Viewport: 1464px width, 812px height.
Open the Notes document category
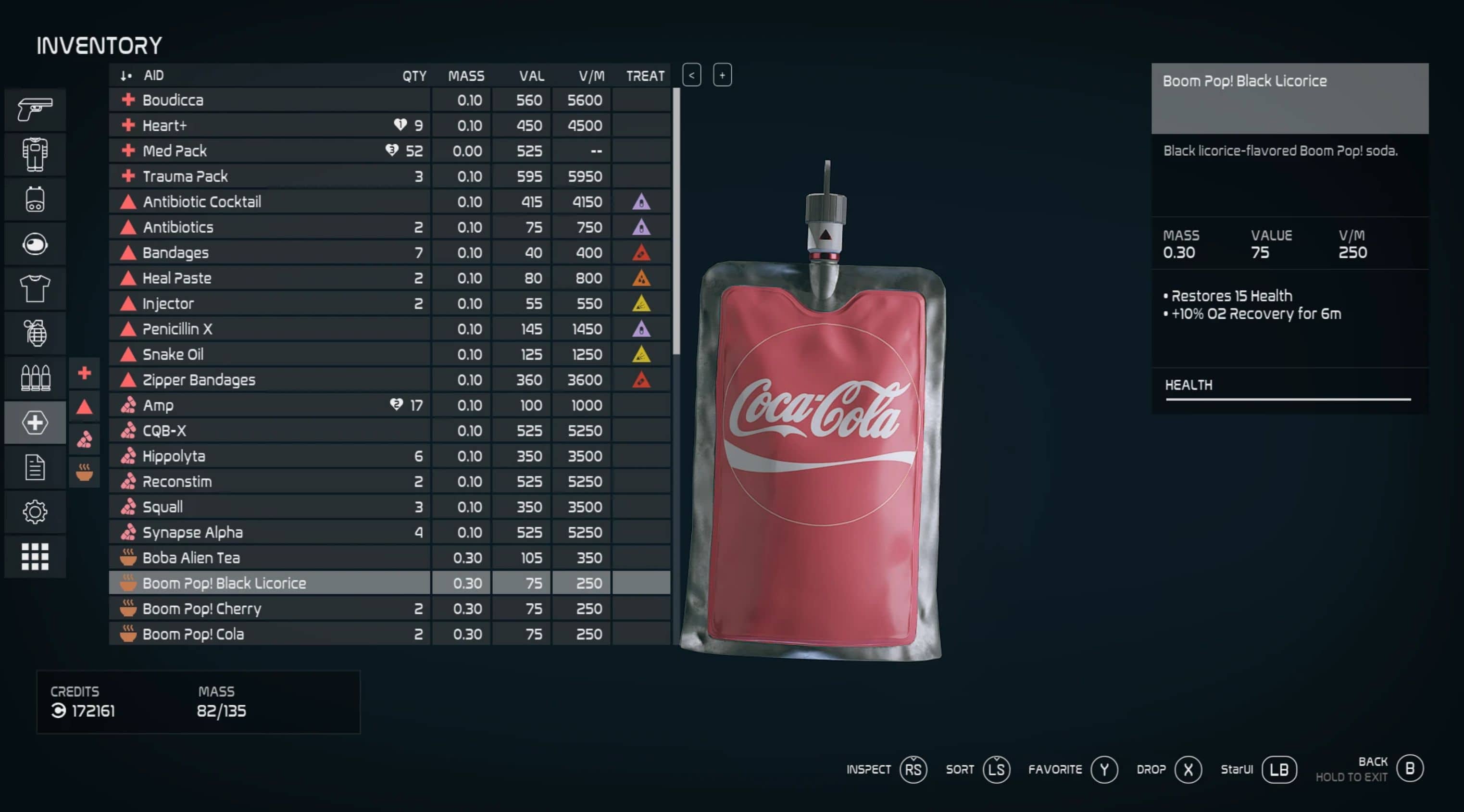point(35,468)
